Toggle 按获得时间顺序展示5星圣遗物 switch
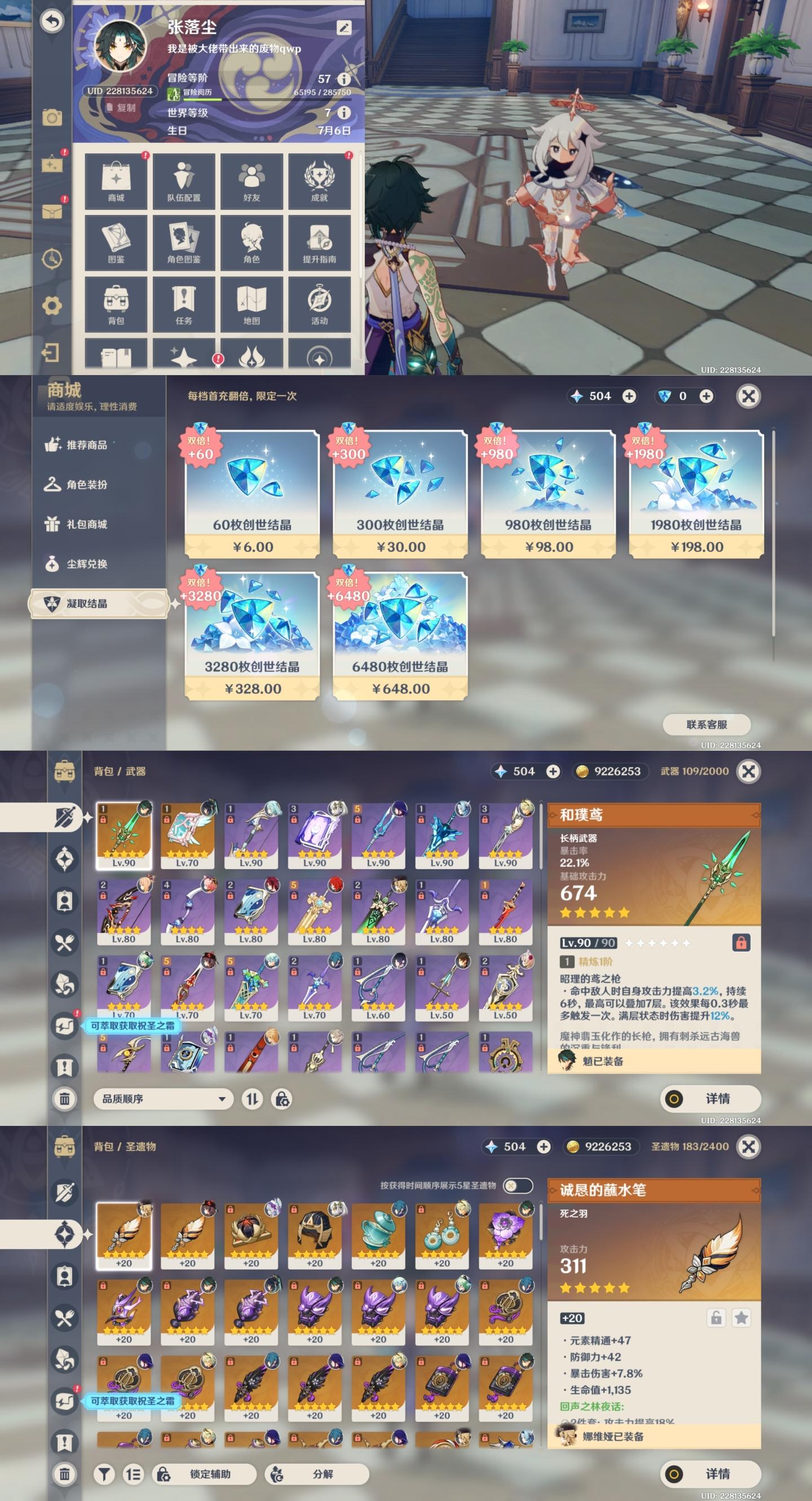This screenshot has width=812, height=1501. point(517,1185)
